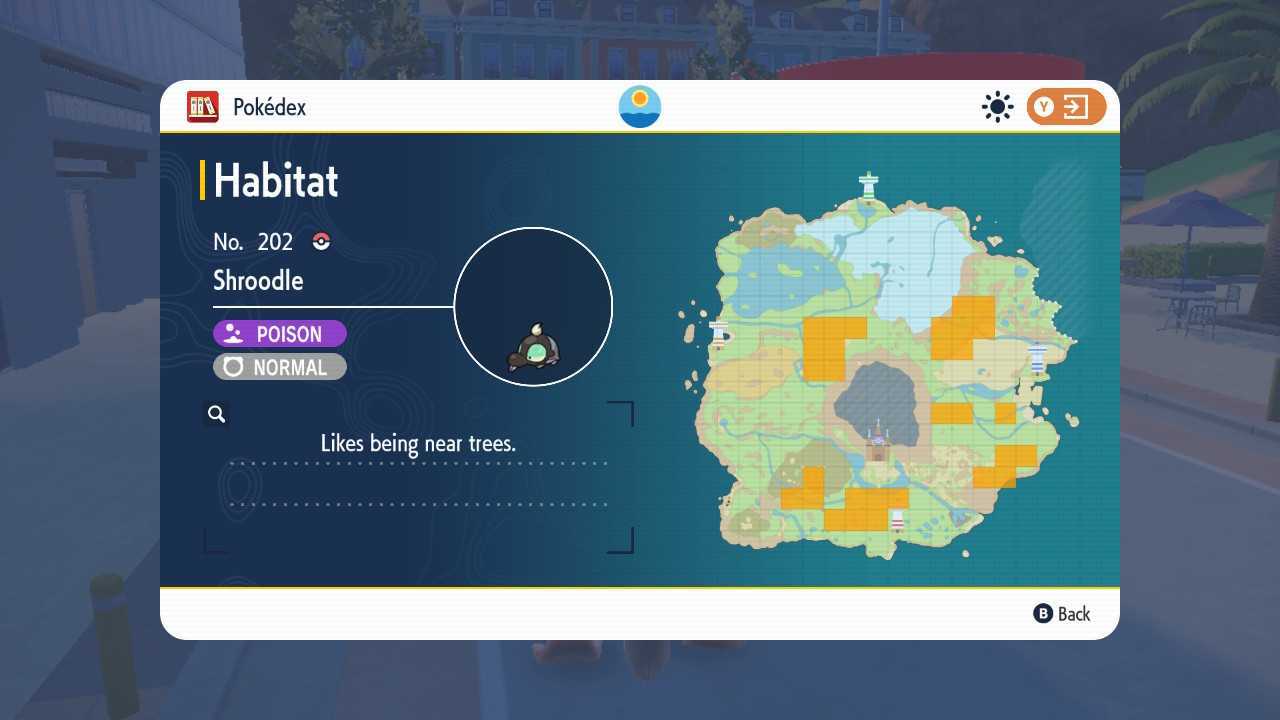Toggle the POISON type badge

[279, 333]
